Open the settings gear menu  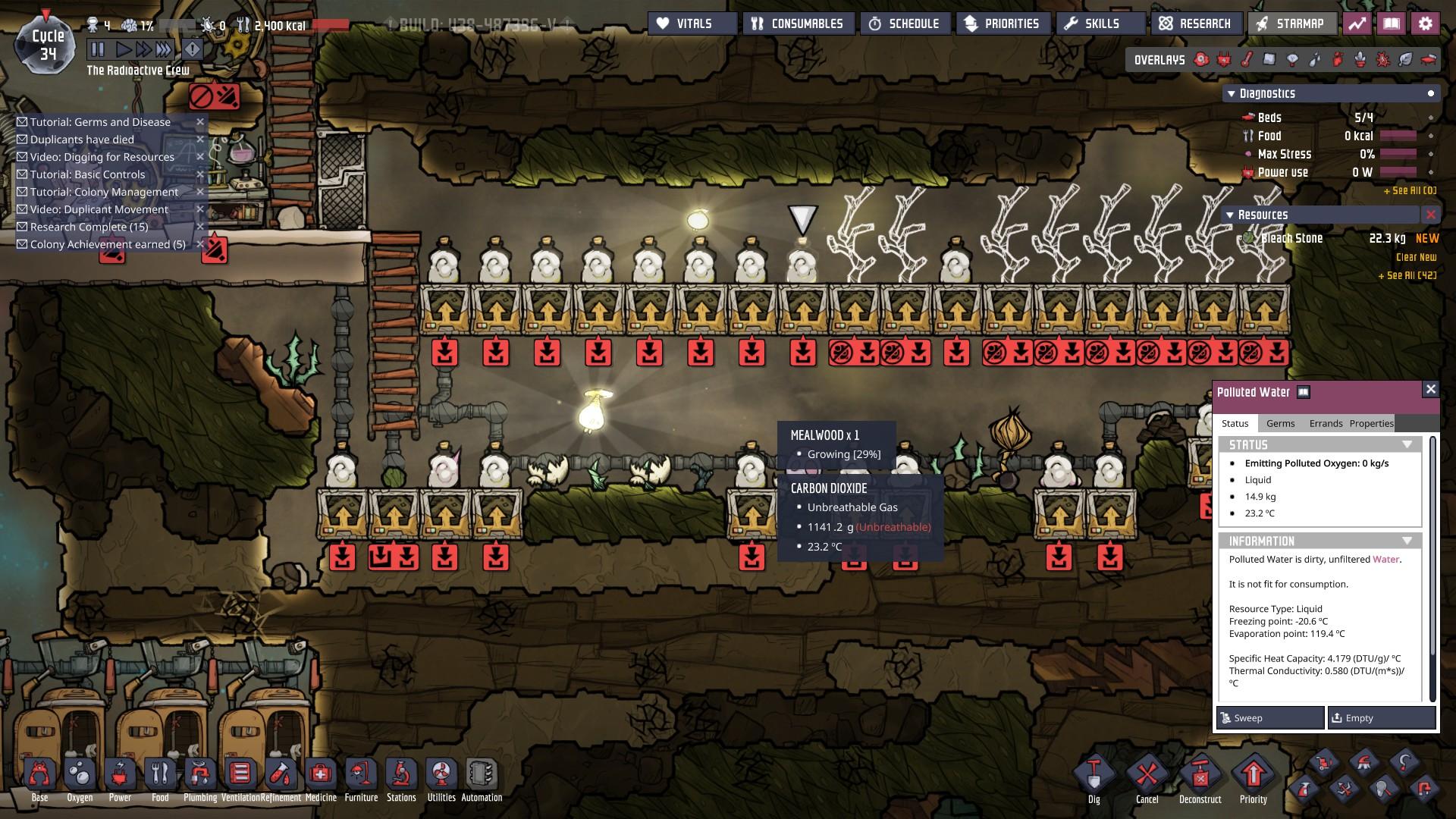pyautogui.click(x=1425, y=24)
